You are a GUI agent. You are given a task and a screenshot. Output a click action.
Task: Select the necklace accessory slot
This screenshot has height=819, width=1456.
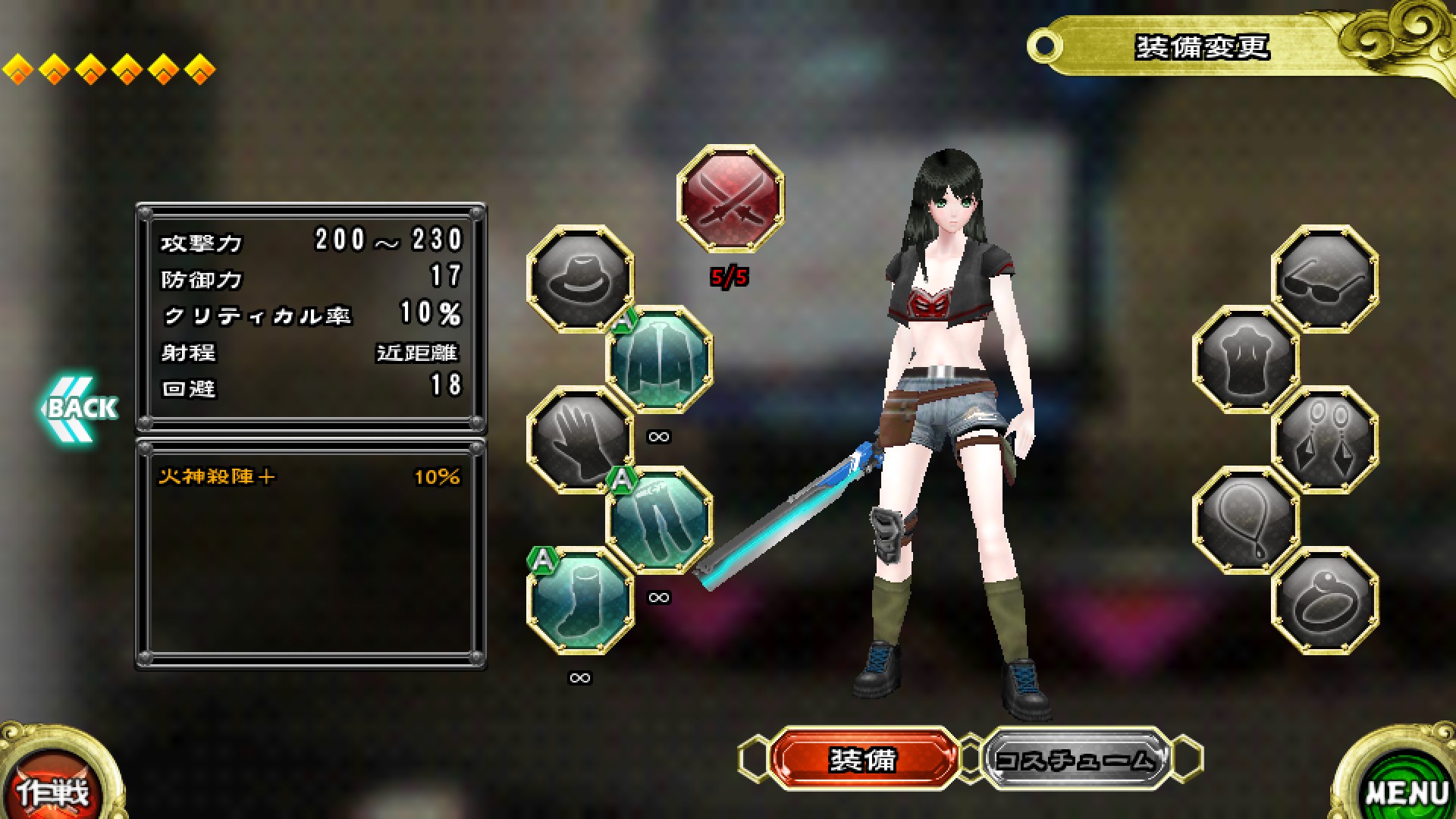pos(1246,520)
